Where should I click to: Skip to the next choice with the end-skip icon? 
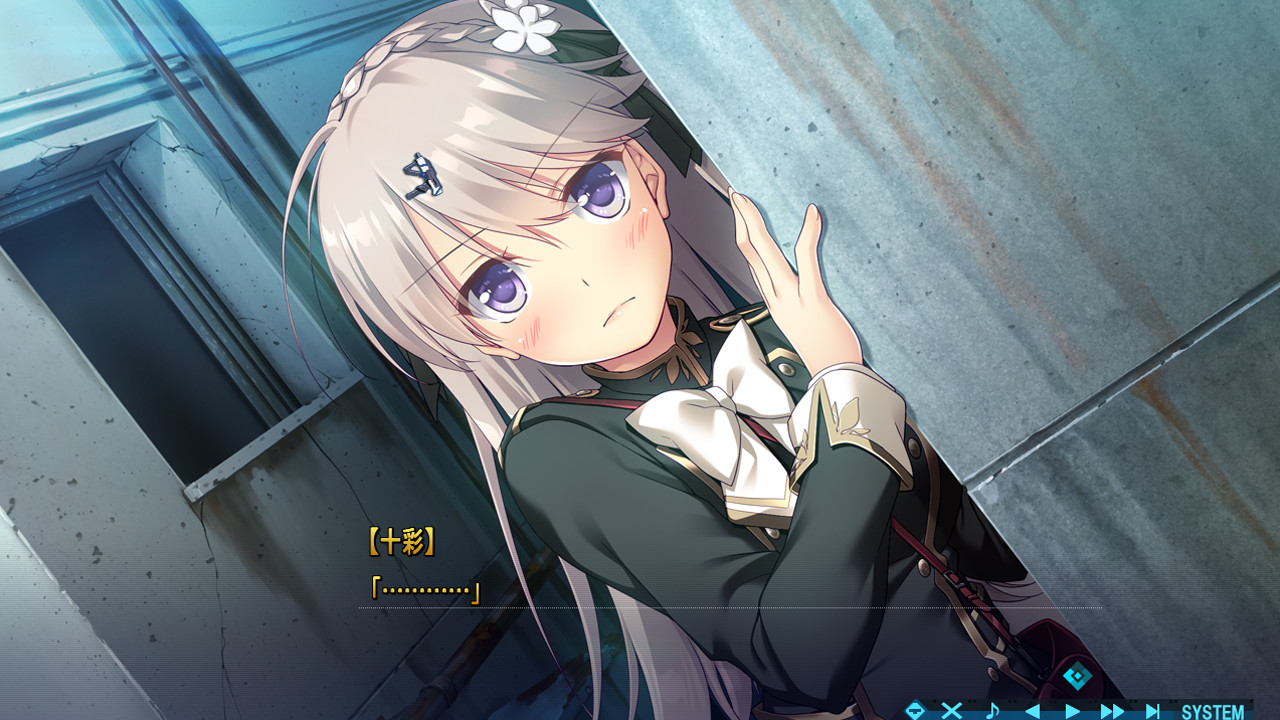point(1154,709)
